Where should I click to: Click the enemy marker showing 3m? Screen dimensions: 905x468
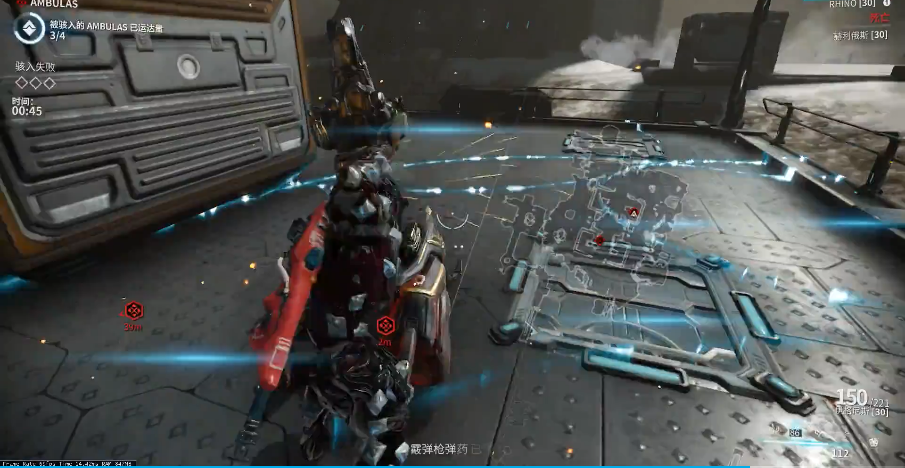132,310
